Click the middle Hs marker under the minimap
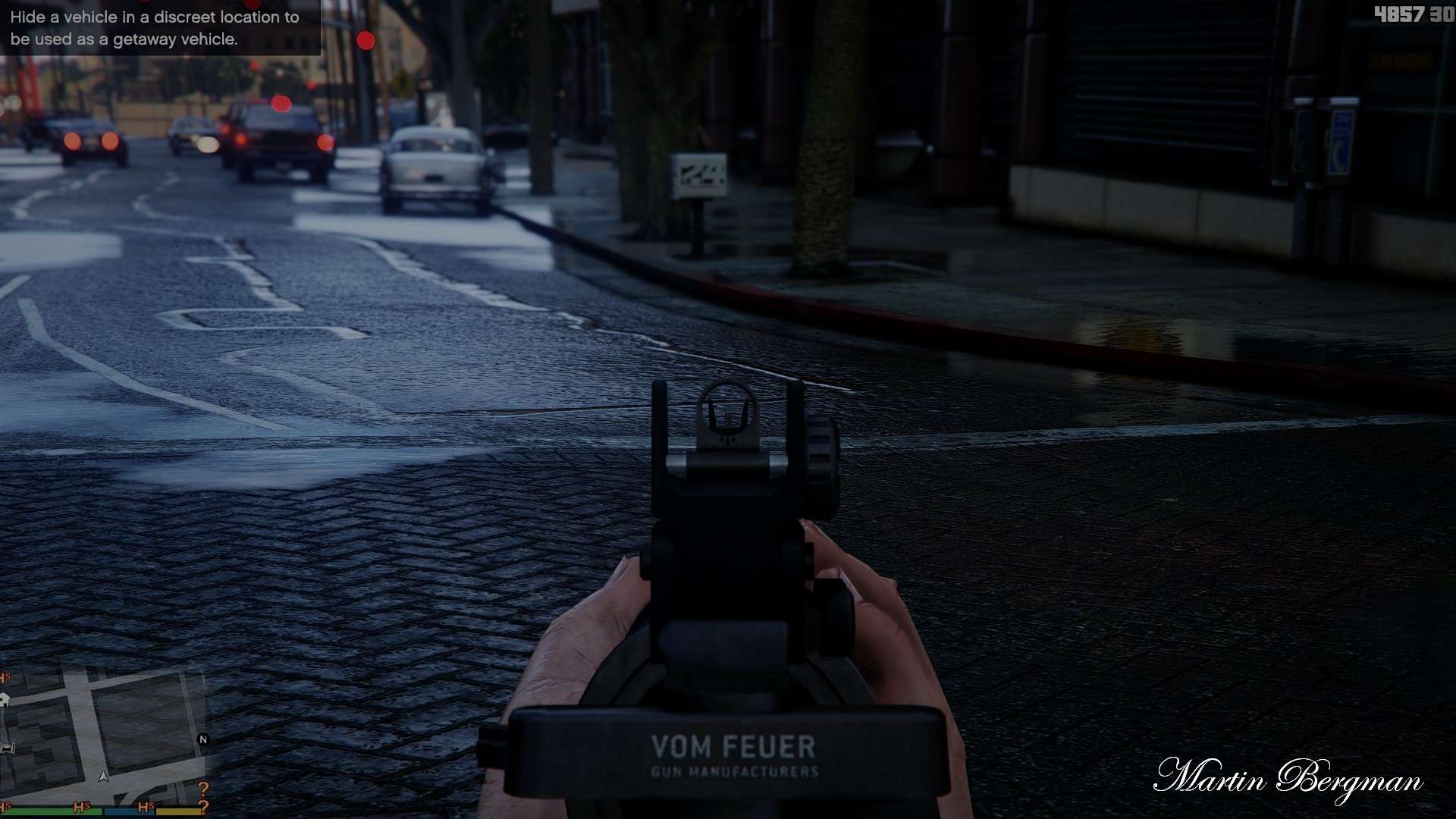 (x=81, y=806)
